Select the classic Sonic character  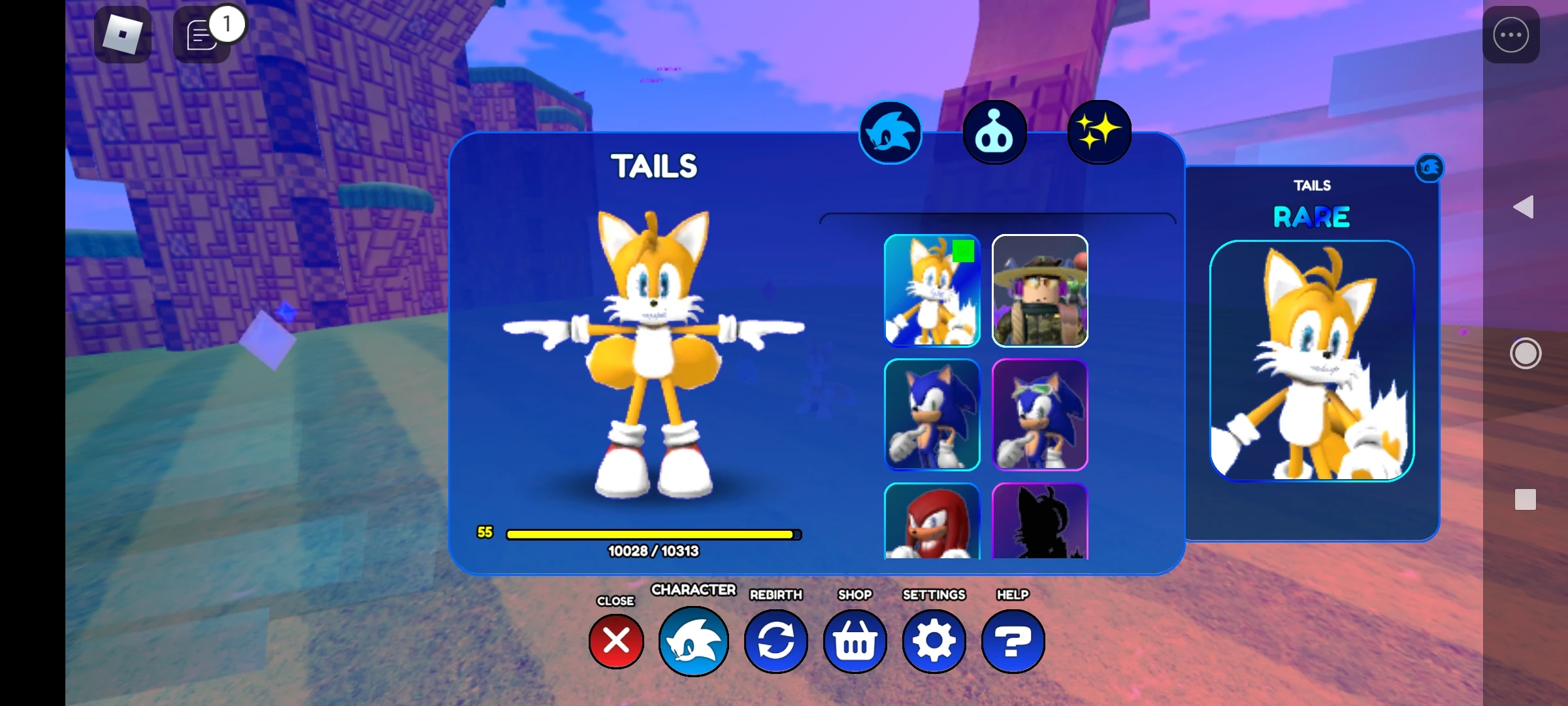932,414
